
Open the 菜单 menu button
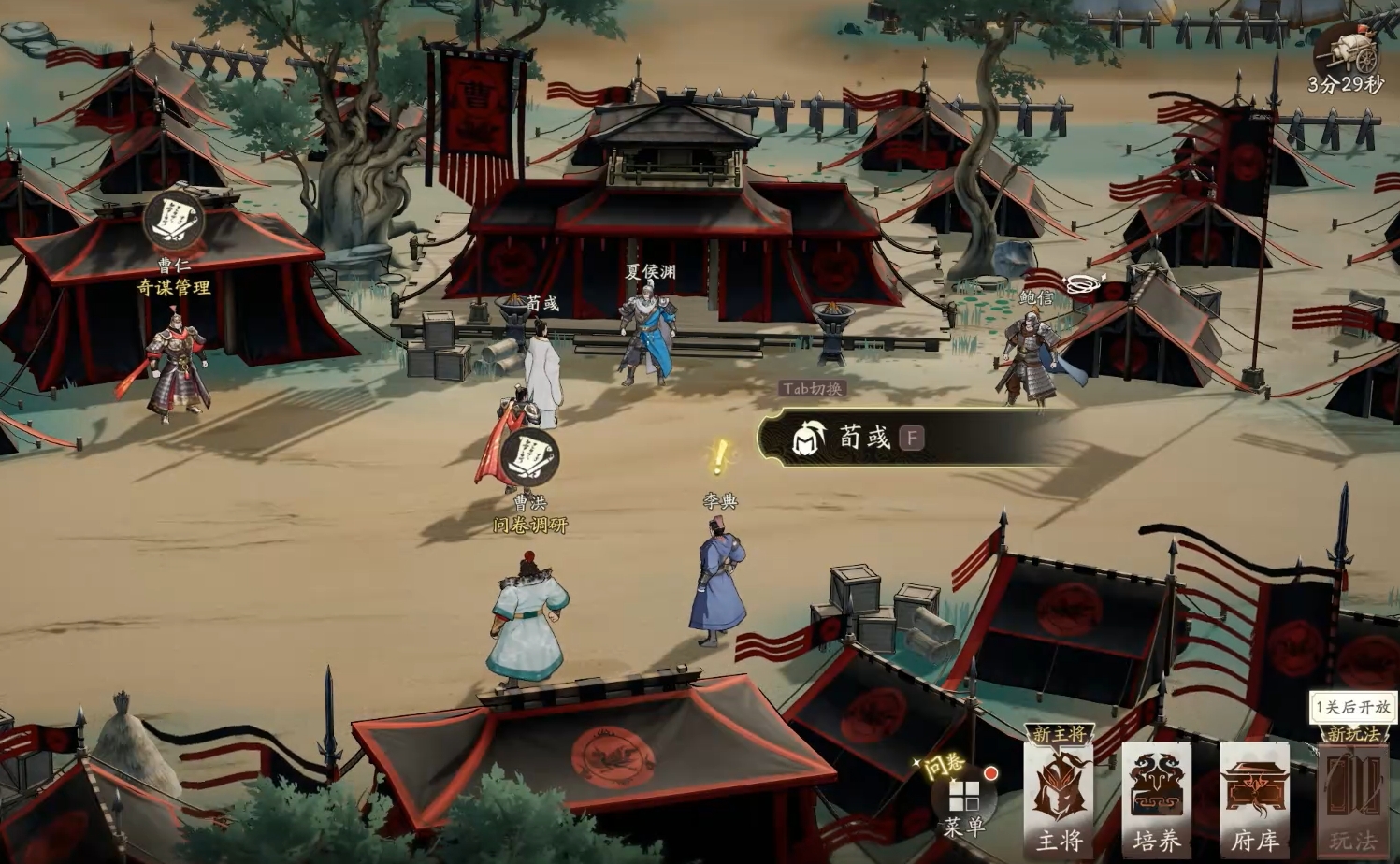click(x=964, y=800)
